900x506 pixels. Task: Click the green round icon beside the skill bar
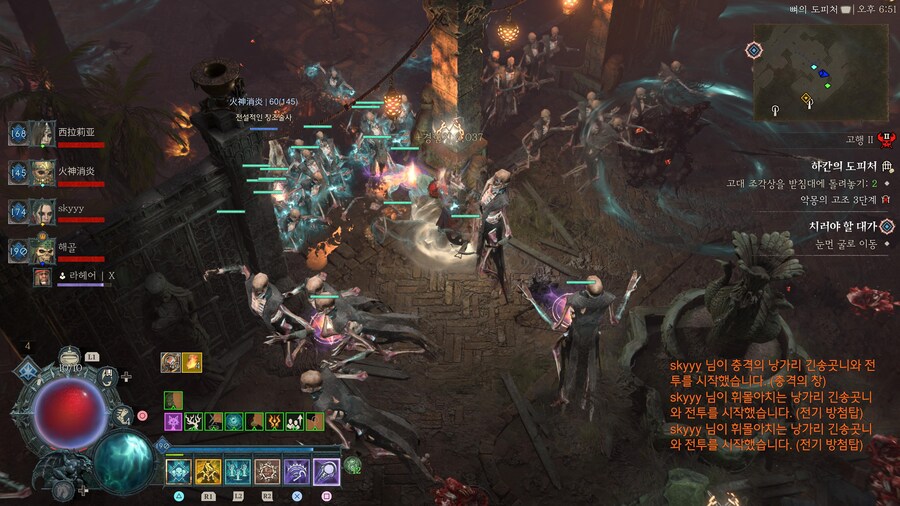point(352,465)
